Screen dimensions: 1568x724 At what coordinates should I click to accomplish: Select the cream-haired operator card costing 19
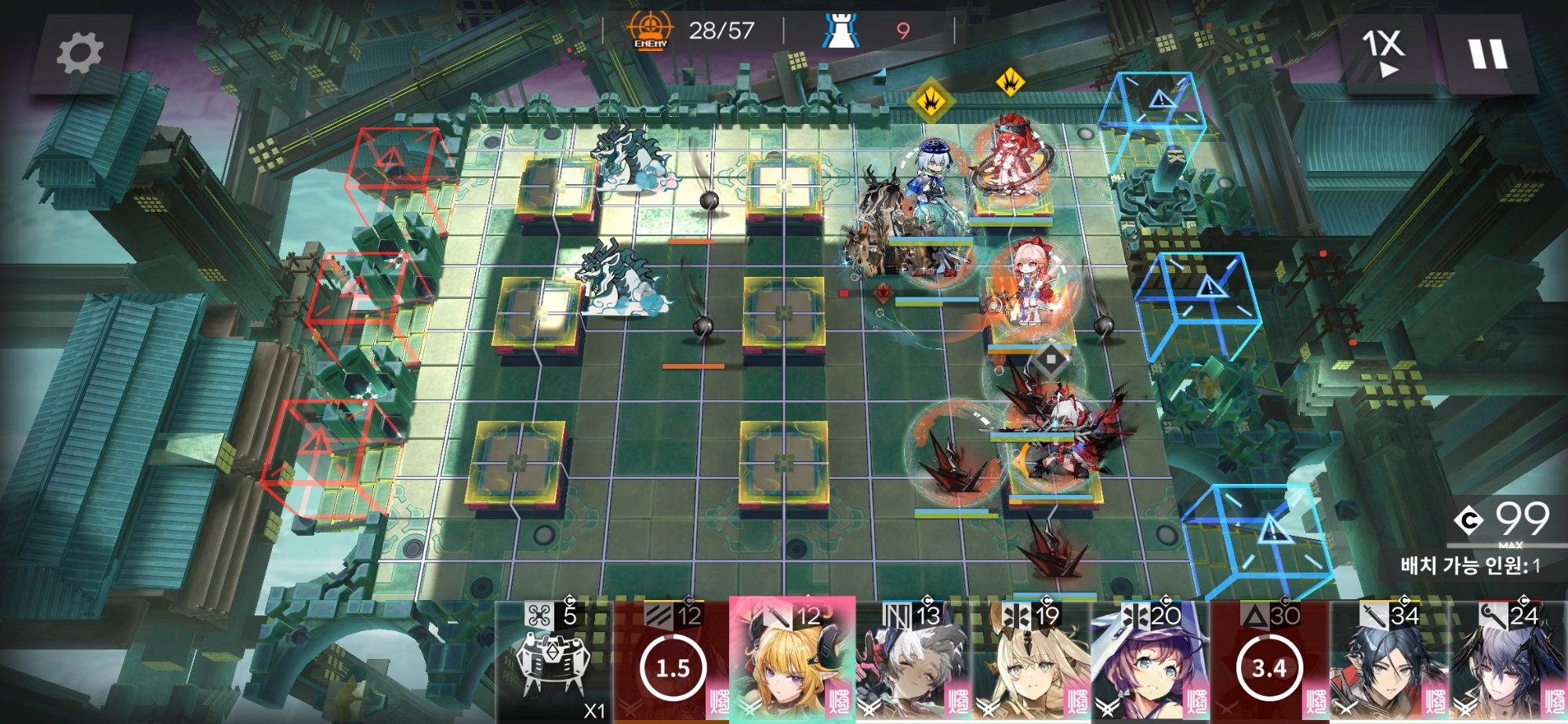coord(1031,663)
